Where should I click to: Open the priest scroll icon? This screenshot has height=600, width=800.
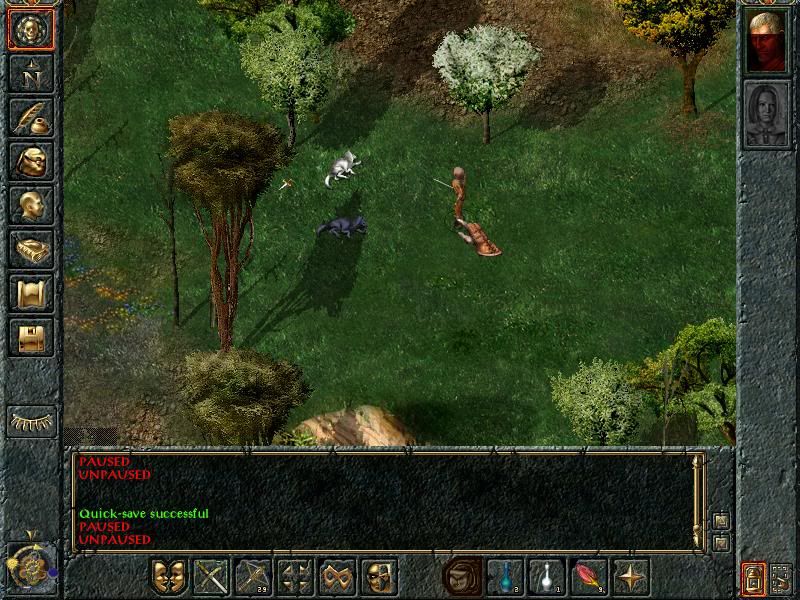tap(31, 293)
